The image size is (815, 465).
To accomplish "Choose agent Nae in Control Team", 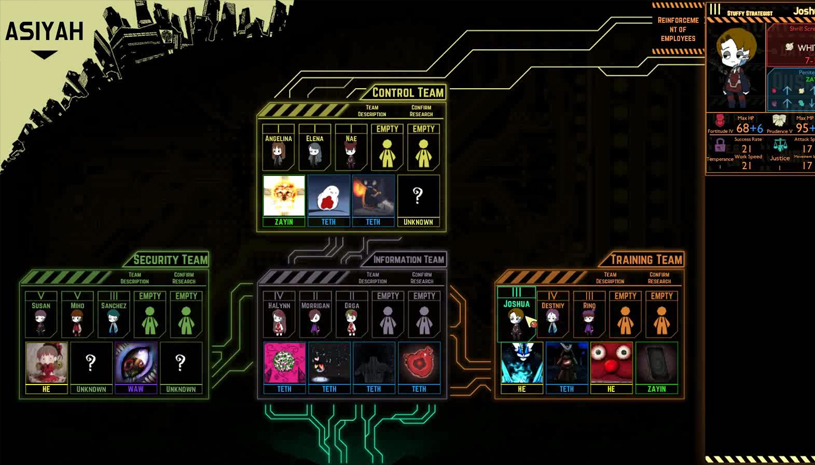I will point(351,148).
